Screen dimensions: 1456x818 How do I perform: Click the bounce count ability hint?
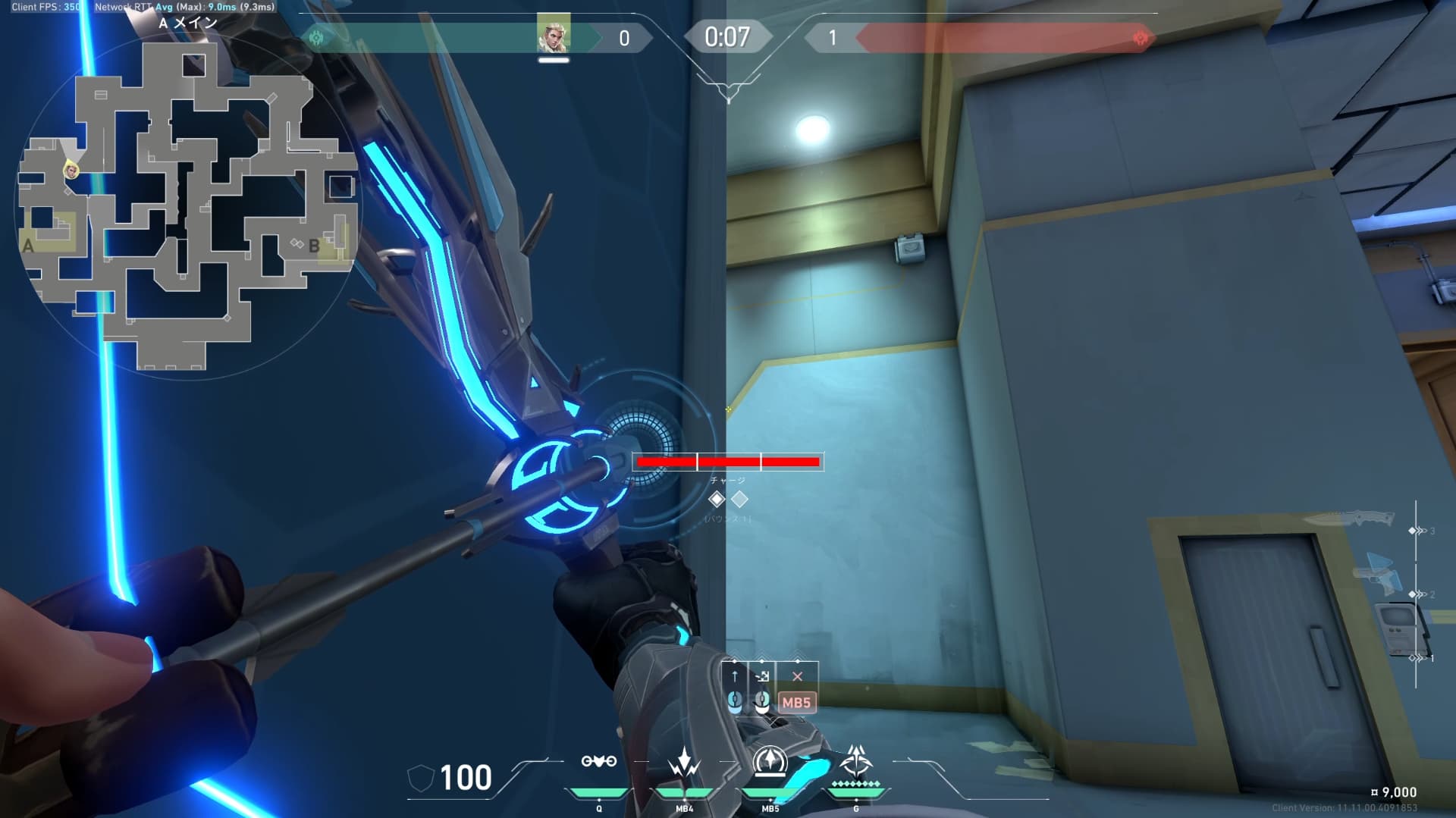point(762,677)
